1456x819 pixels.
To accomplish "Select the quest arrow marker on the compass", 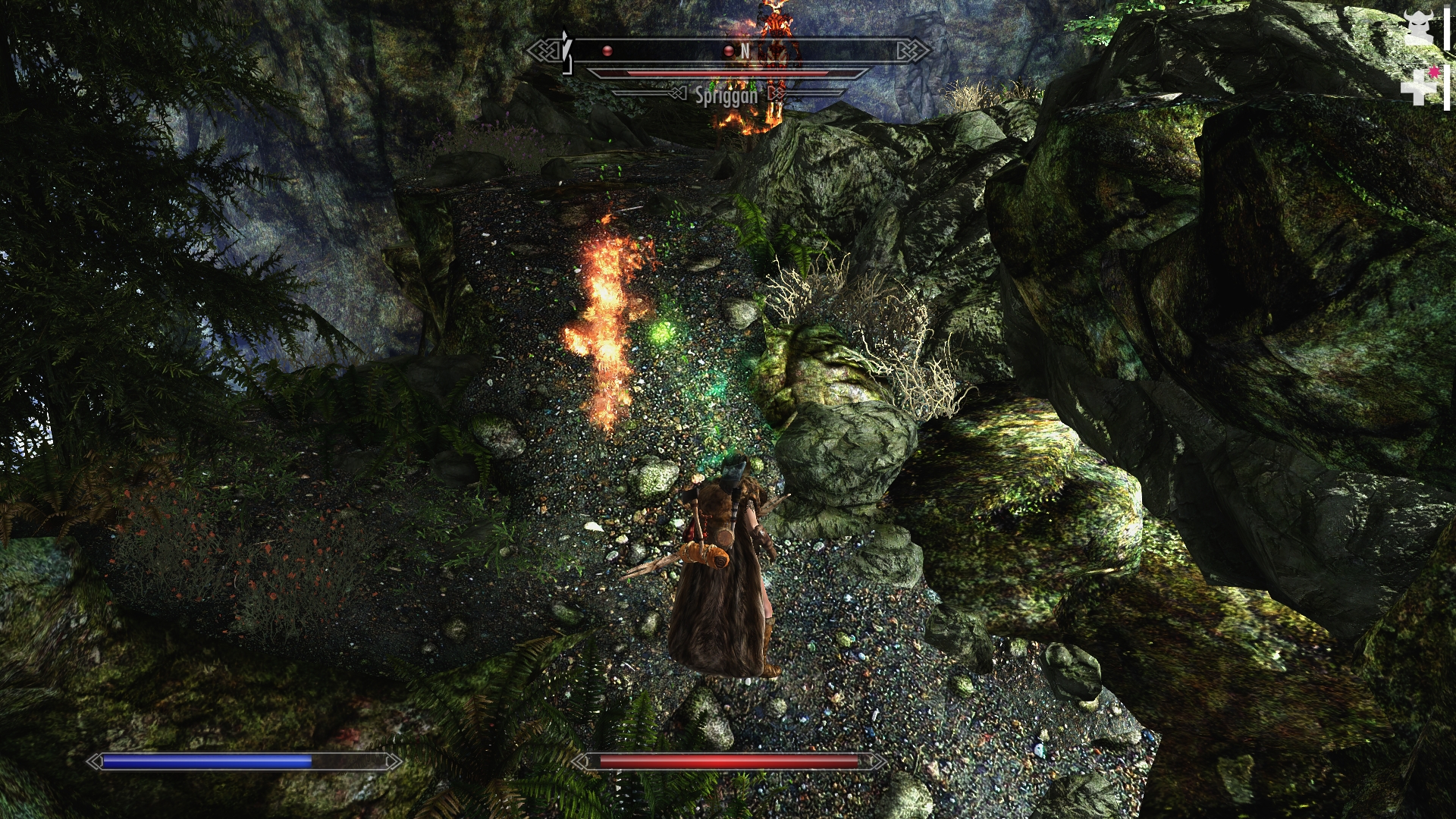I will [x=566, y=47].
